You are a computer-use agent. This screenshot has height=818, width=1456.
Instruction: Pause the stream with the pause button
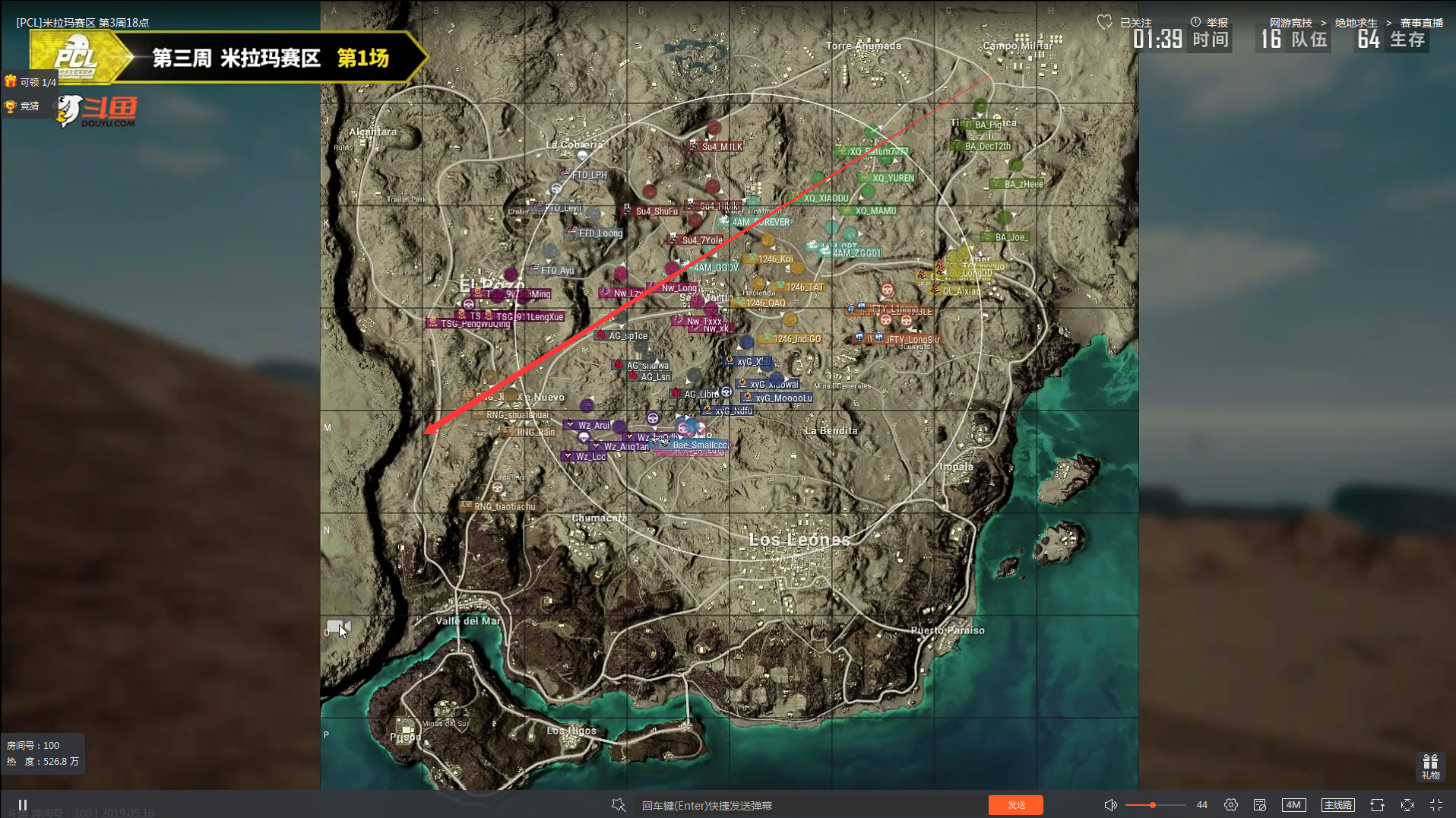point(23,804)
